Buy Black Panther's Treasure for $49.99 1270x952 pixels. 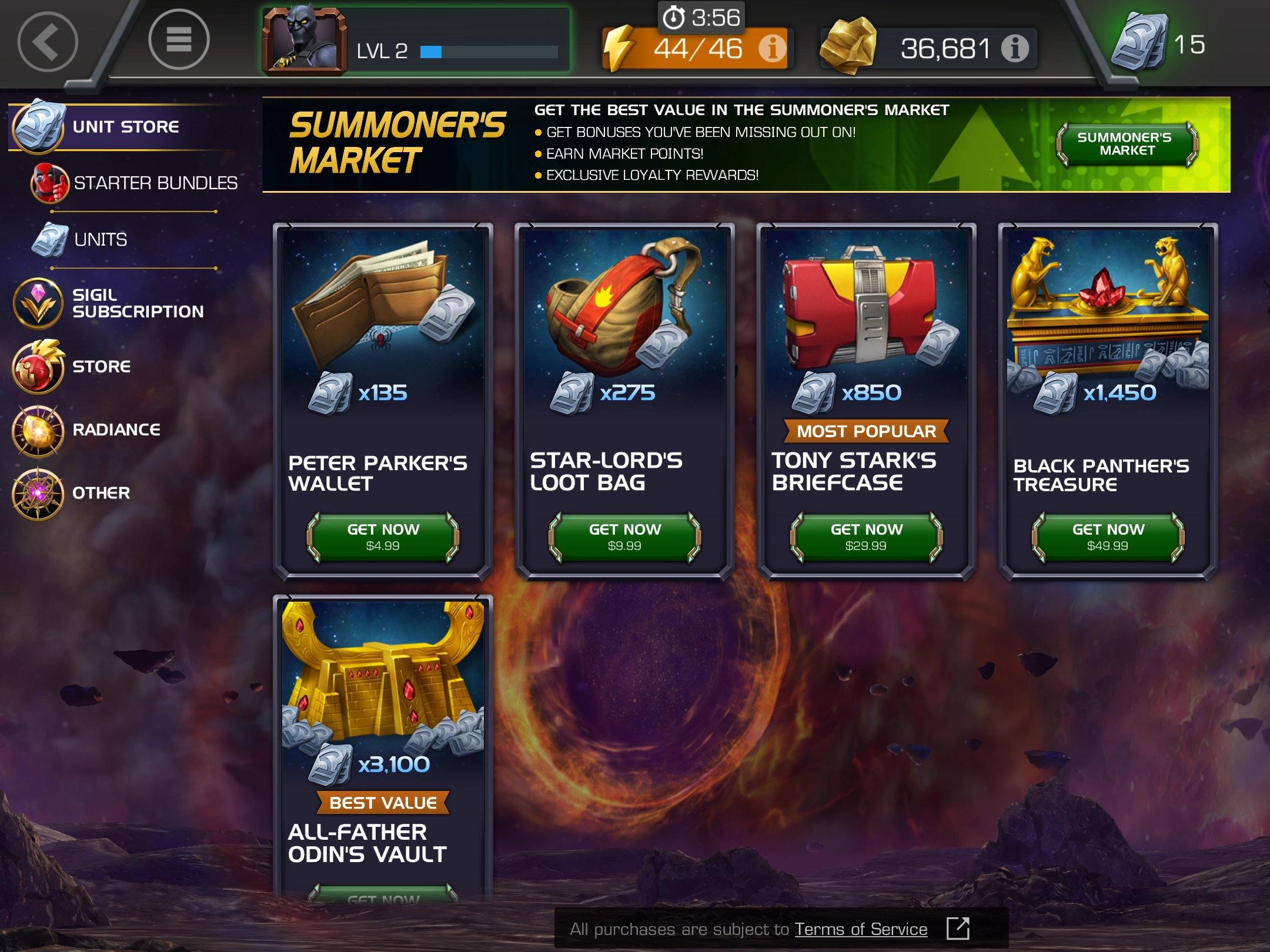point(1108,537)
